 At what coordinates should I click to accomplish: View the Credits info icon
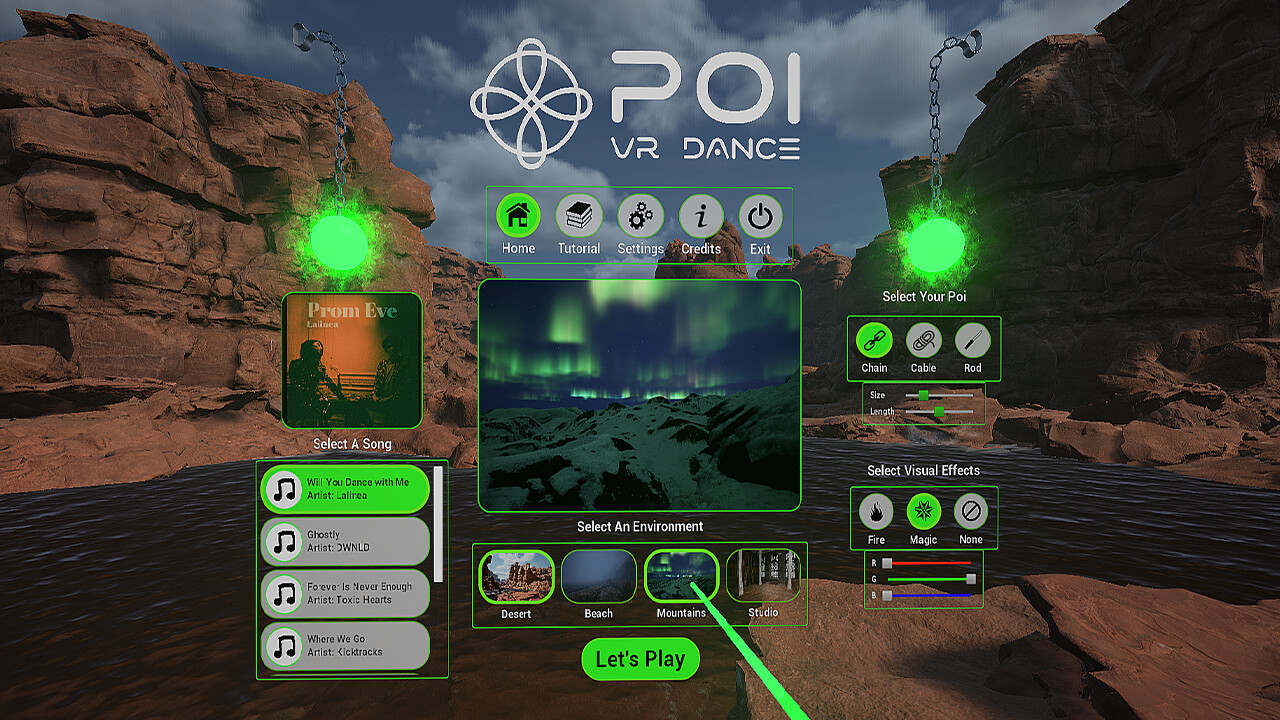pyautogui.click(x=701, y=214)
